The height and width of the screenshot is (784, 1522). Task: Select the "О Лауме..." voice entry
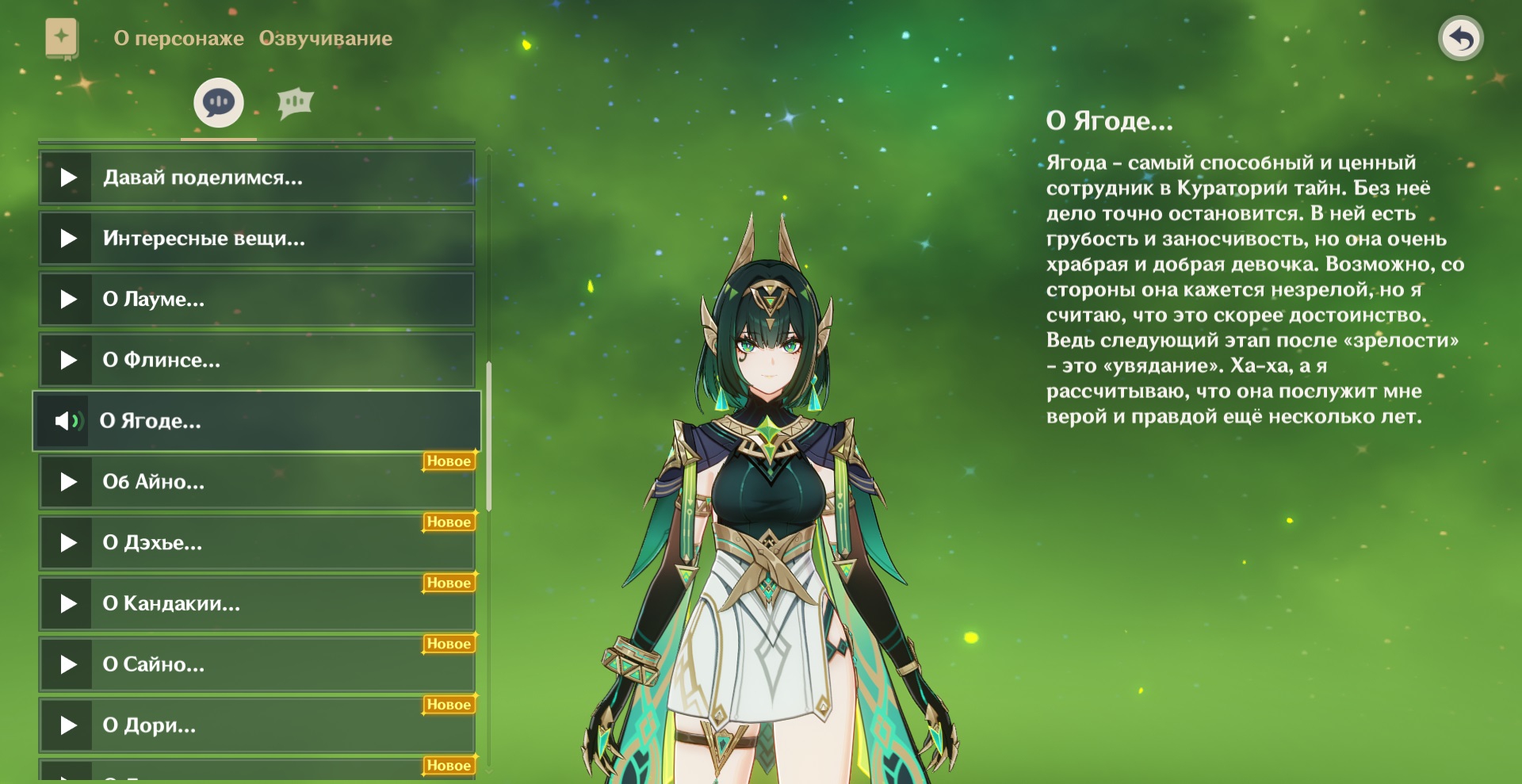(x=257, y=300)
